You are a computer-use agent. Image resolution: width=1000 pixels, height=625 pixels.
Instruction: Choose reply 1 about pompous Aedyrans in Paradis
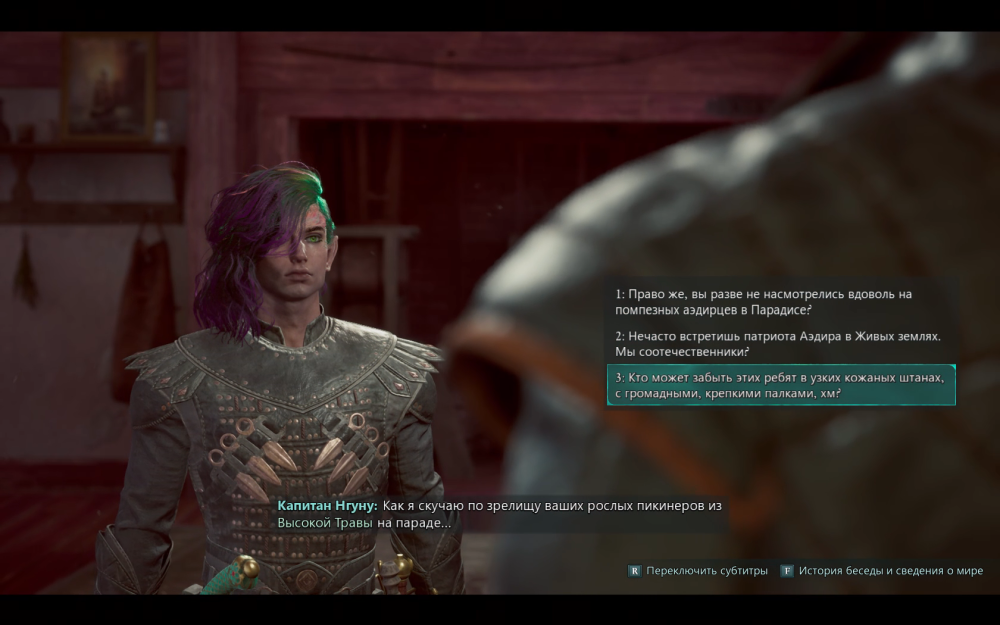point(750,301)
